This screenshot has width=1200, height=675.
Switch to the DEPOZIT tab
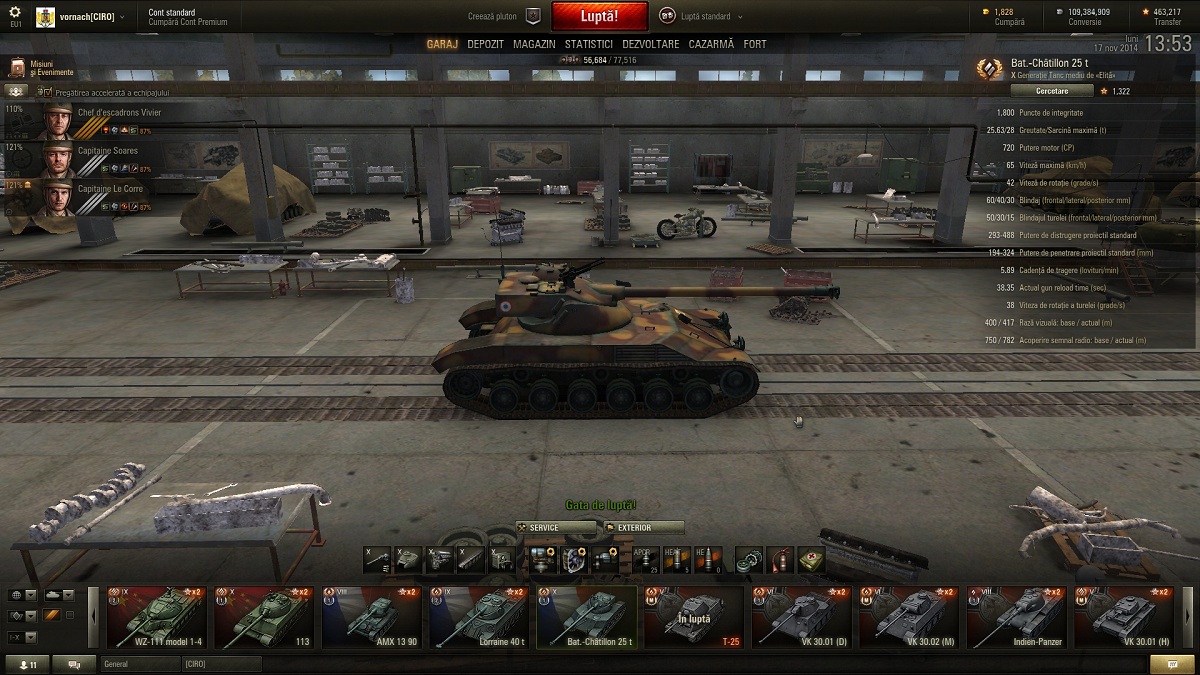pyautogui.click(x=485, y=44)
